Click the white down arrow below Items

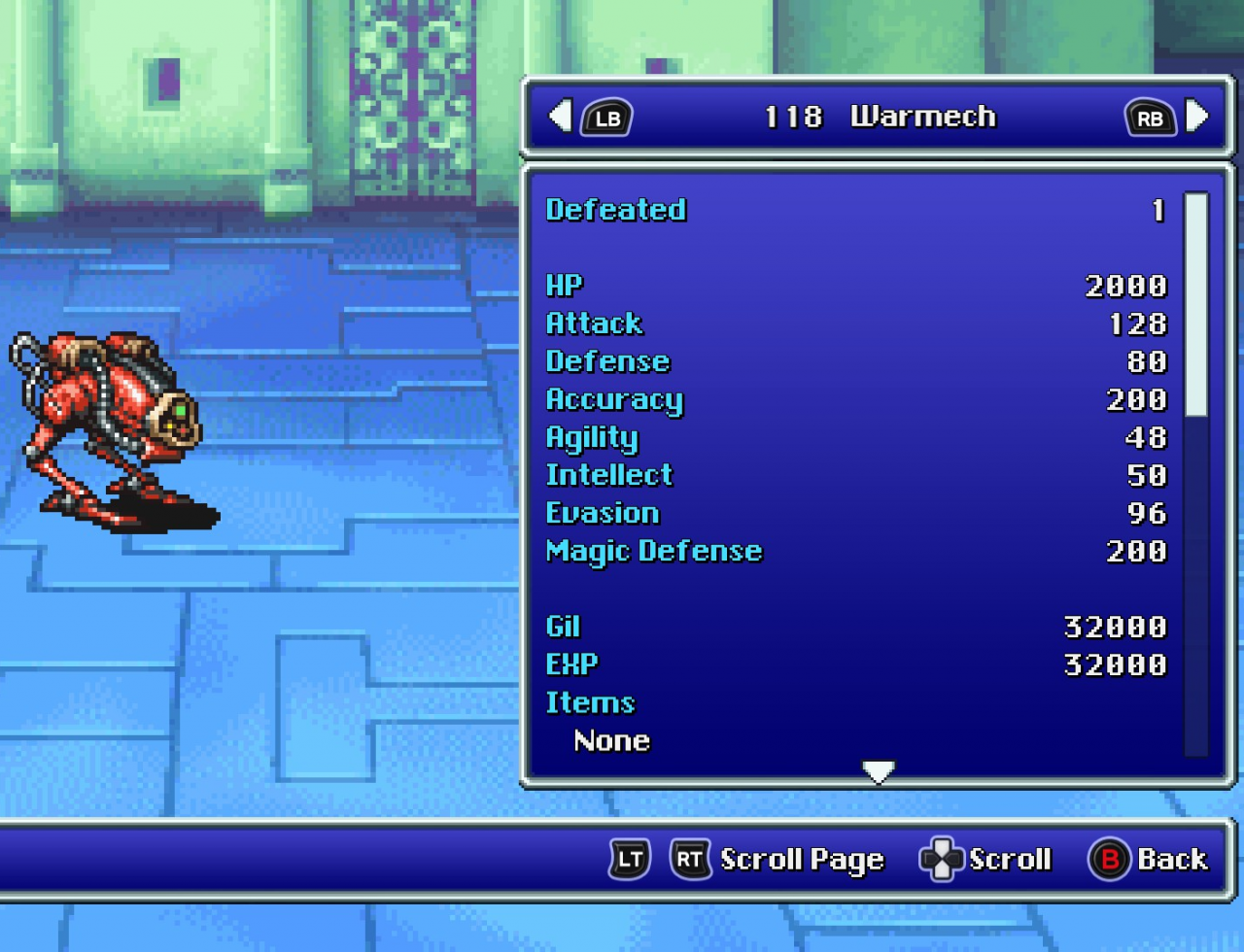878,771
